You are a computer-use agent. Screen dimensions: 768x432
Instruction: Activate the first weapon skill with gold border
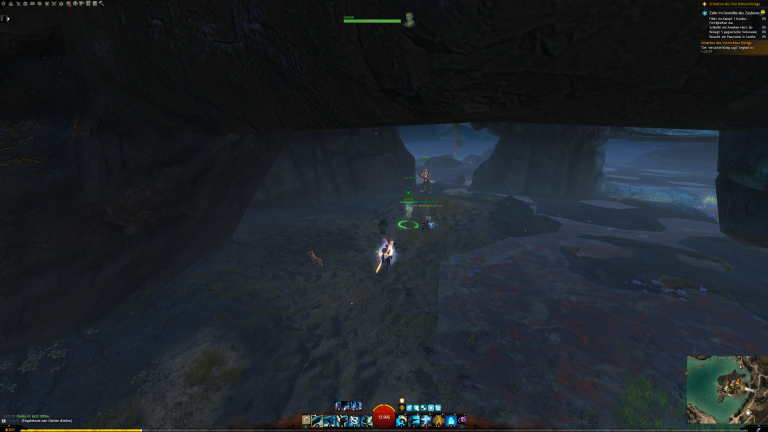(x=317, y=421)
